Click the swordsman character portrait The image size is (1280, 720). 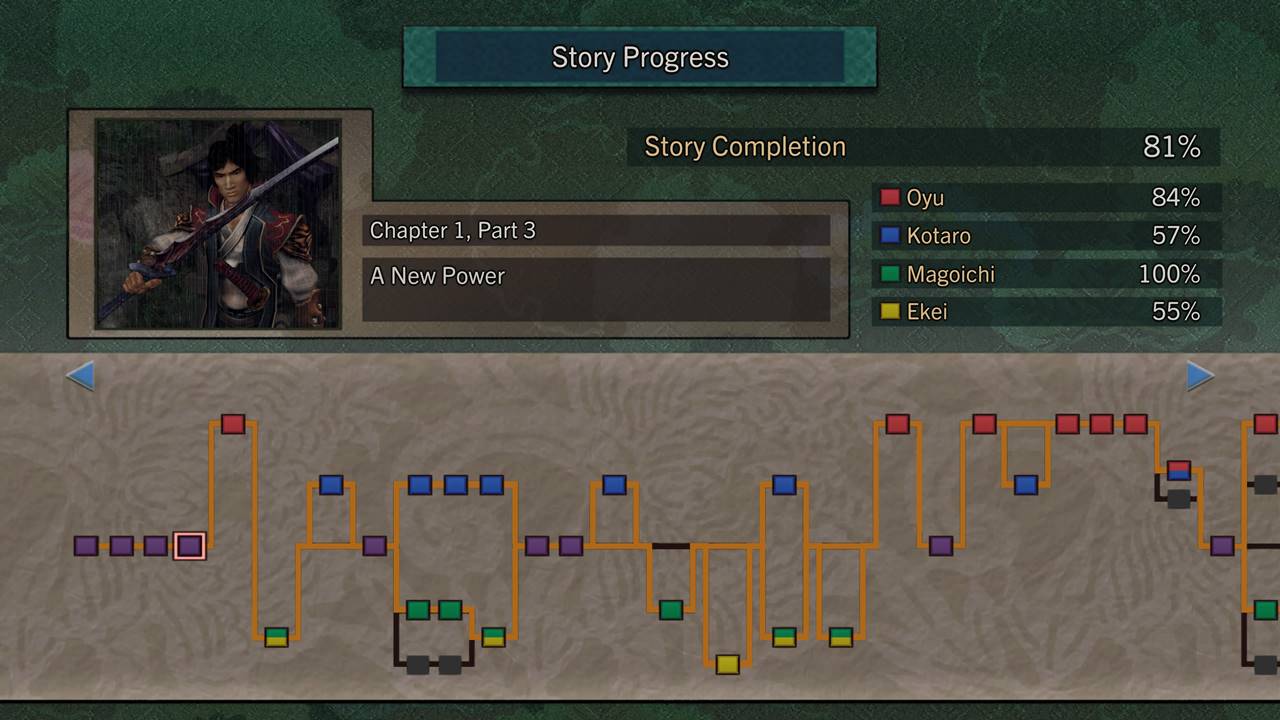coord(218,224)
